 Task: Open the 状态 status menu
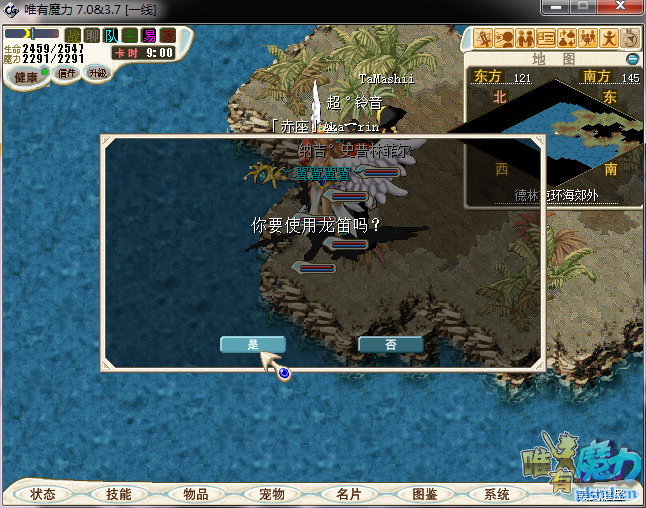43,494
